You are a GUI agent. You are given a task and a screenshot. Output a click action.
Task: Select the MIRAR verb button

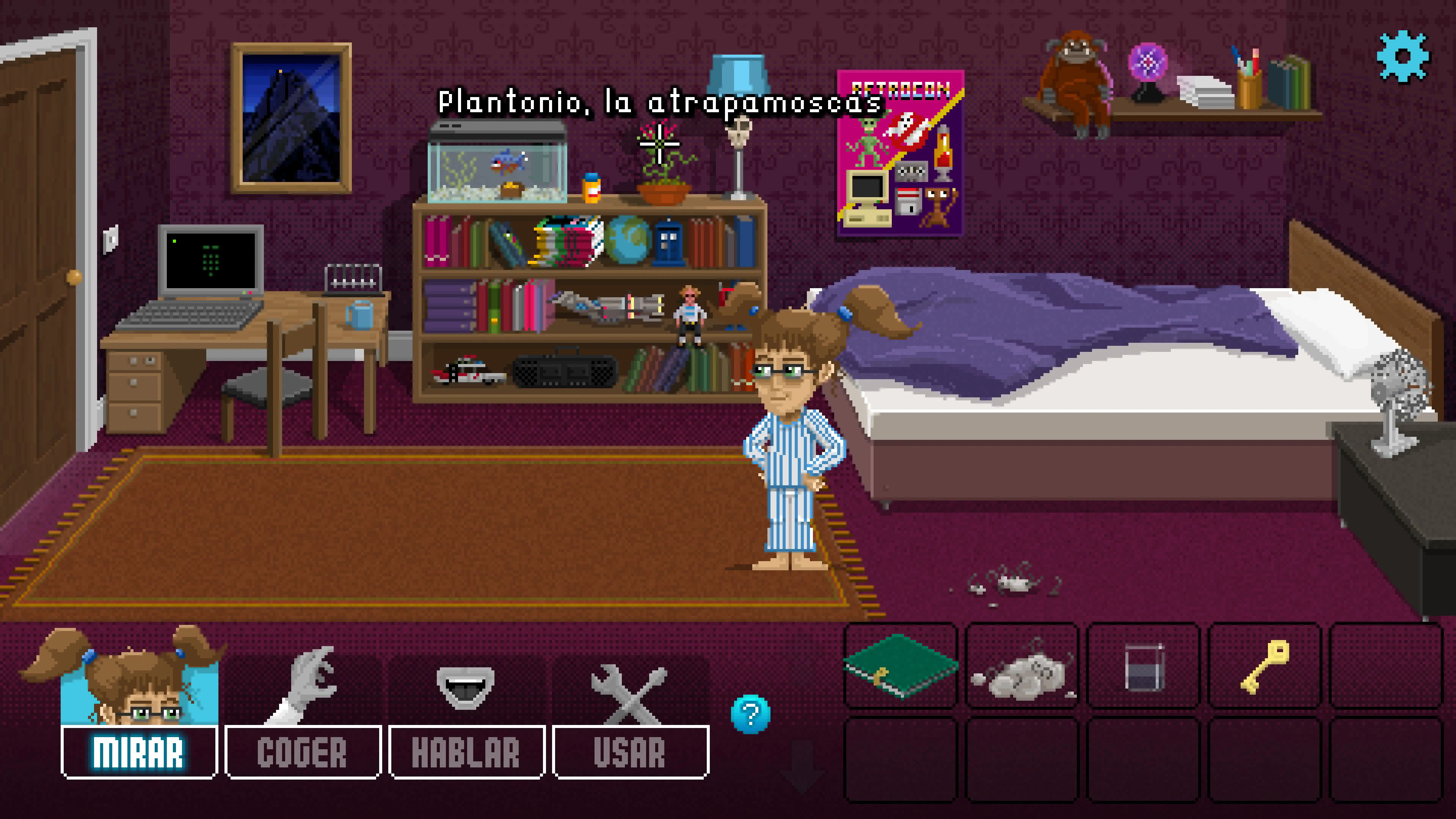138,752
